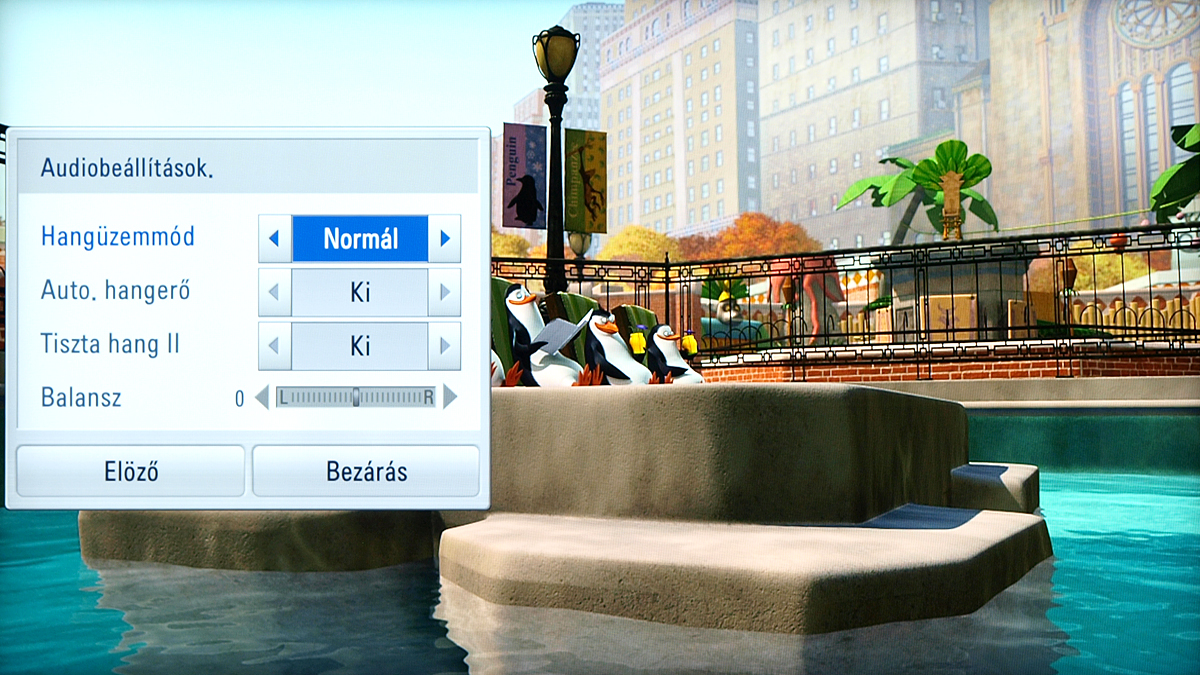This screenshot has height=675, width=1200.
Task: Select the Normál sound mode value
Action: pyautogui.click(x=360, y=239)
